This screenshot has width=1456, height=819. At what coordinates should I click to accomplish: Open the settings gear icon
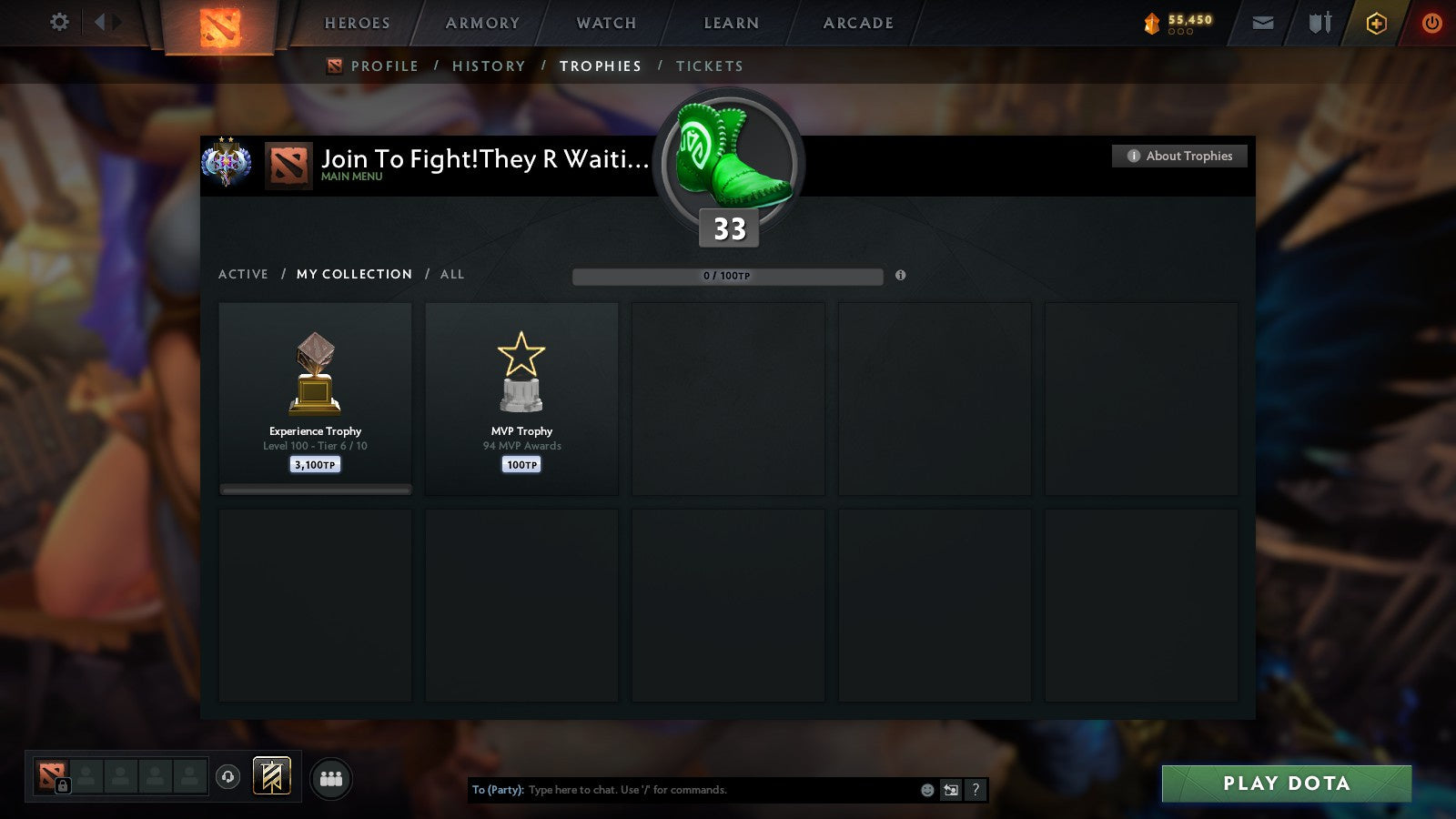(x=59, y=23)
